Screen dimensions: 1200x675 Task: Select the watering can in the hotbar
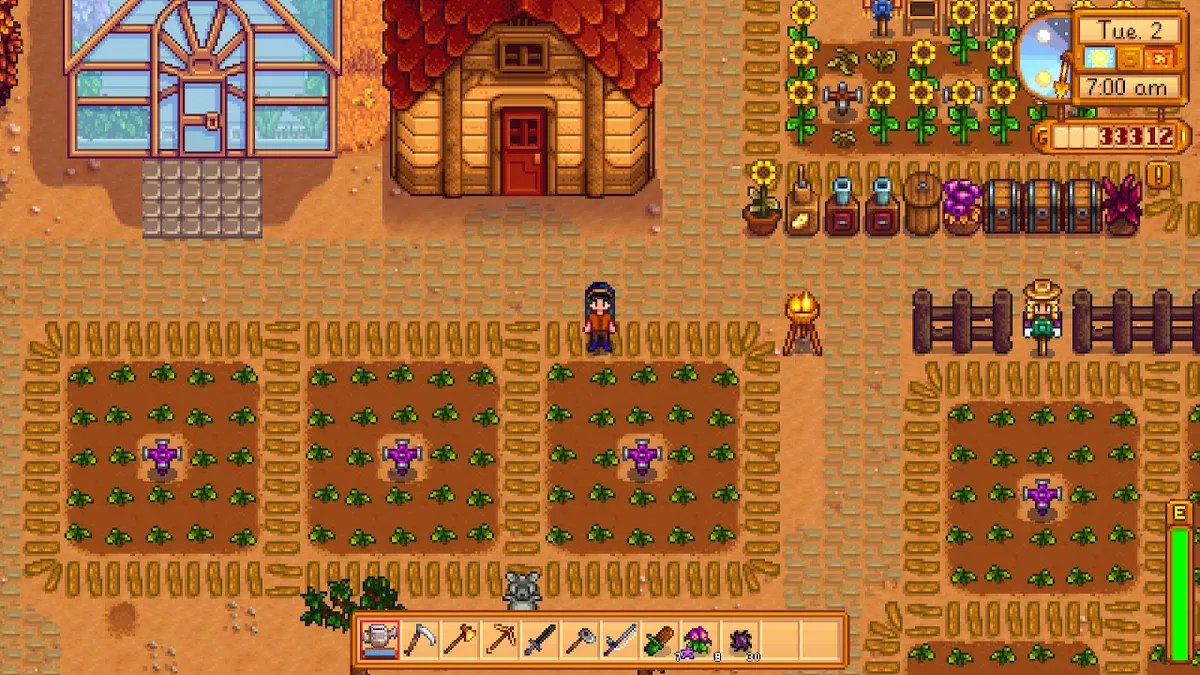[380, 639]
